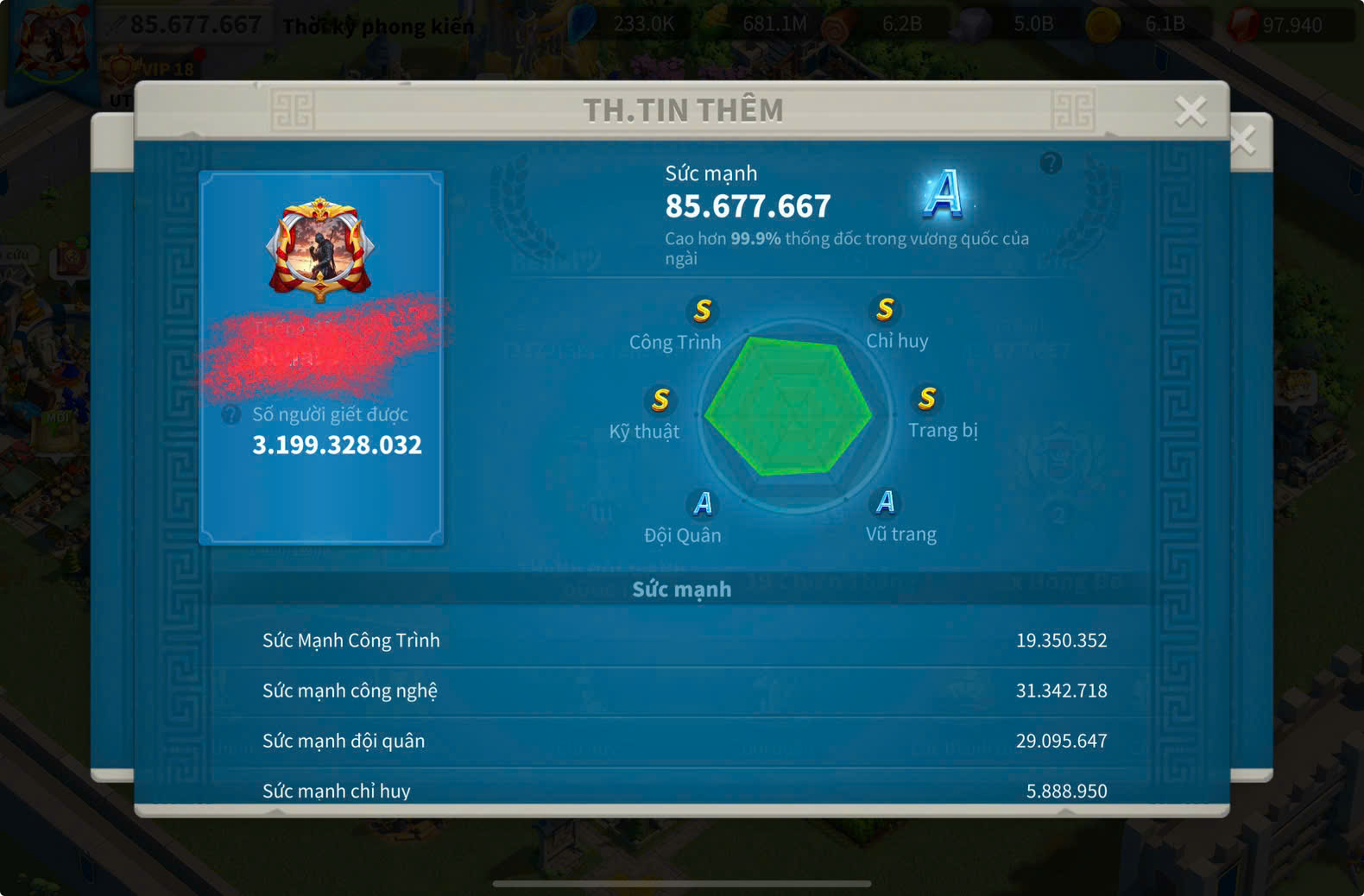1364x896 pixels.
Task: Click the partly hidden X of the rear window
Action: tap(1246, 141)
